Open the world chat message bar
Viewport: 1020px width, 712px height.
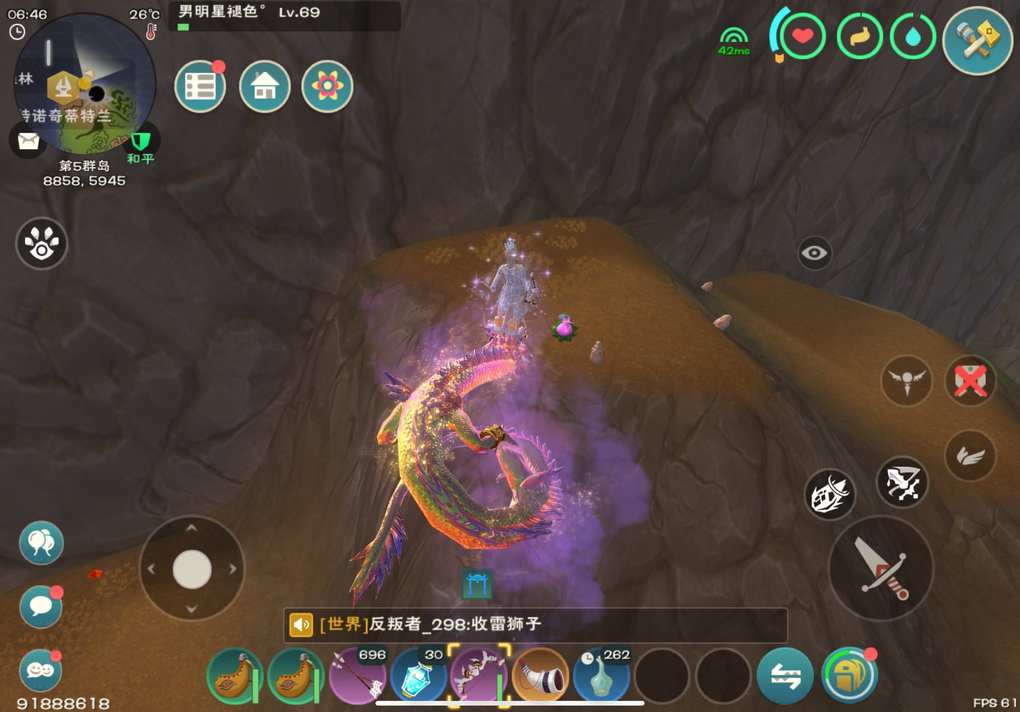(535, 626)
